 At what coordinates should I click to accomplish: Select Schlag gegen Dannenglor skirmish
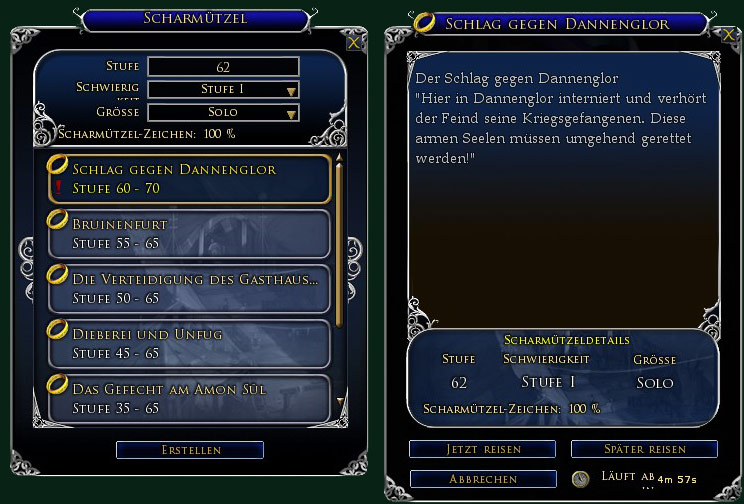[x=189, y=178]
